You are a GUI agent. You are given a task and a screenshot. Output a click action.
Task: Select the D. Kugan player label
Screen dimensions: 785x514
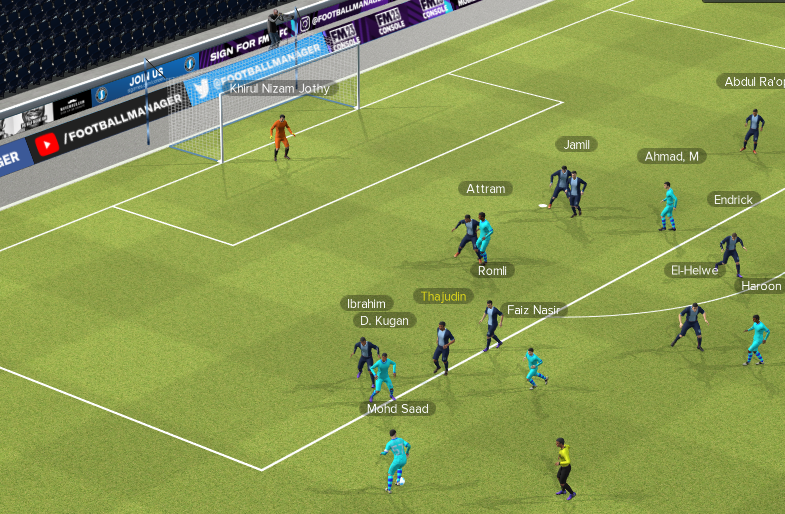[384, 320]
